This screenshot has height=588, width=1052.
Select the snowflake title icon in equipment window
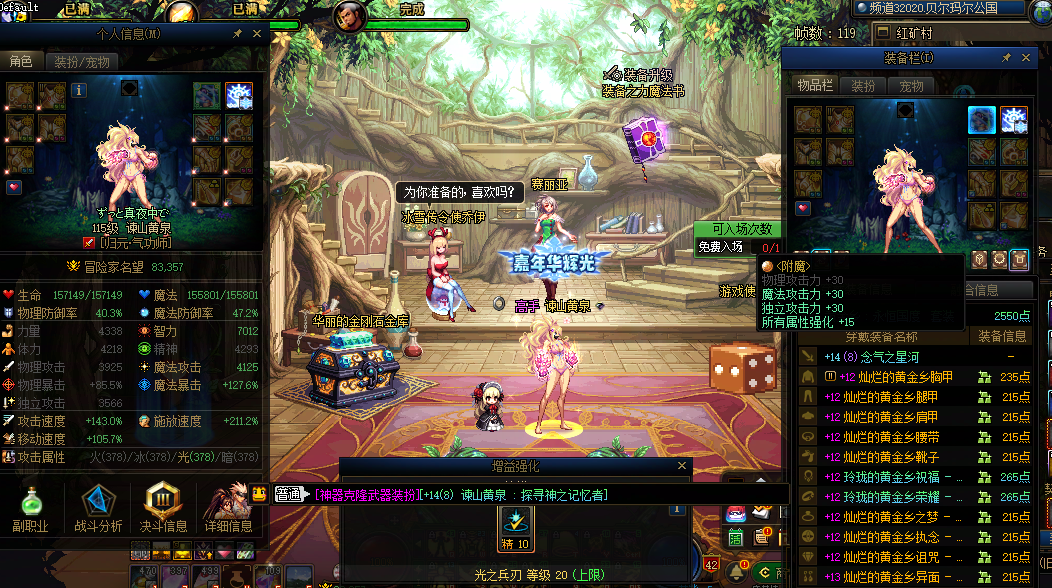1014,119
